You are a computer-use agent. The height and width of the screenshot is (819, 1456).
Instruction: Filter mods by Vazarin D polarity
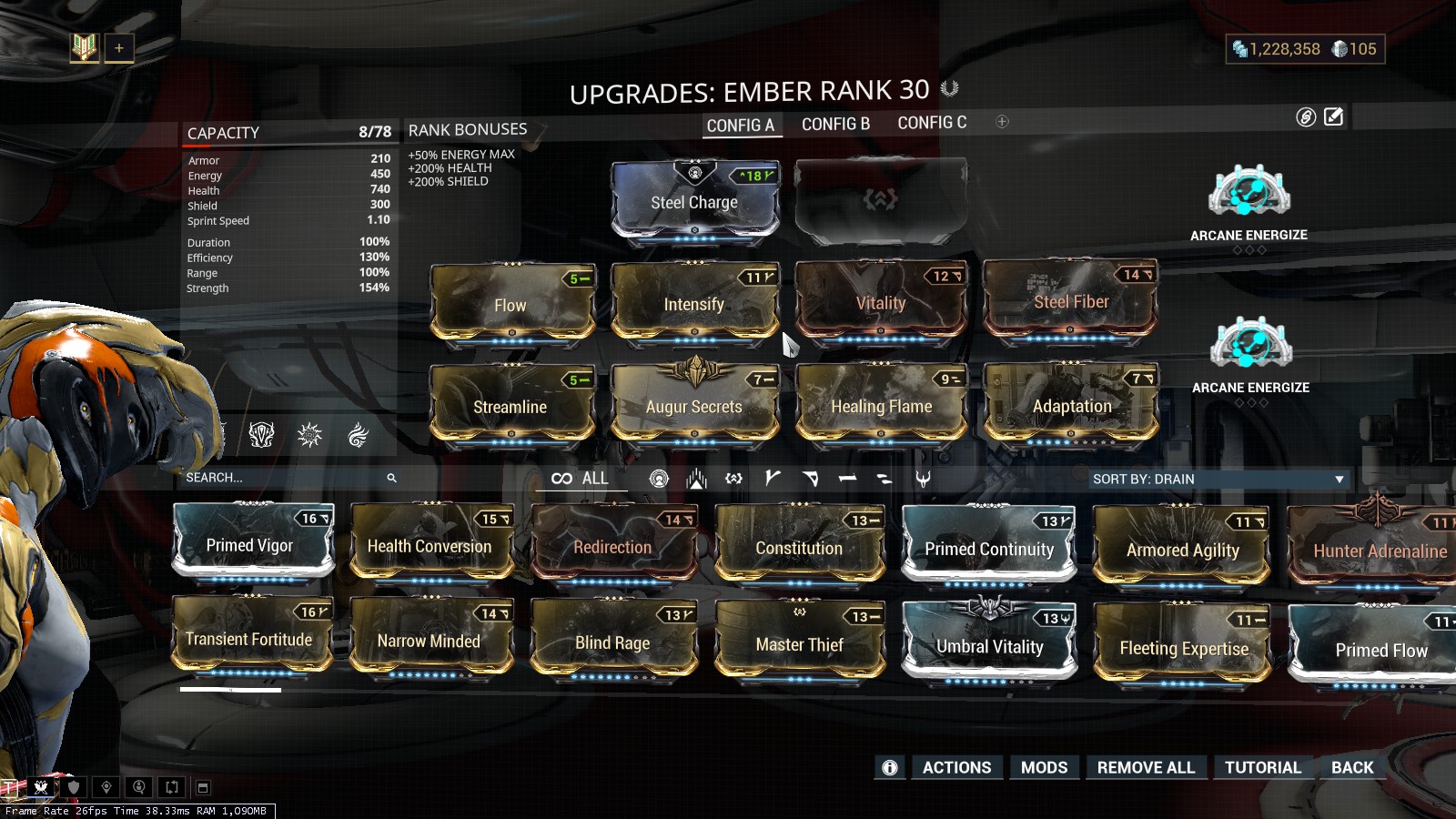(x=812, y=477)
